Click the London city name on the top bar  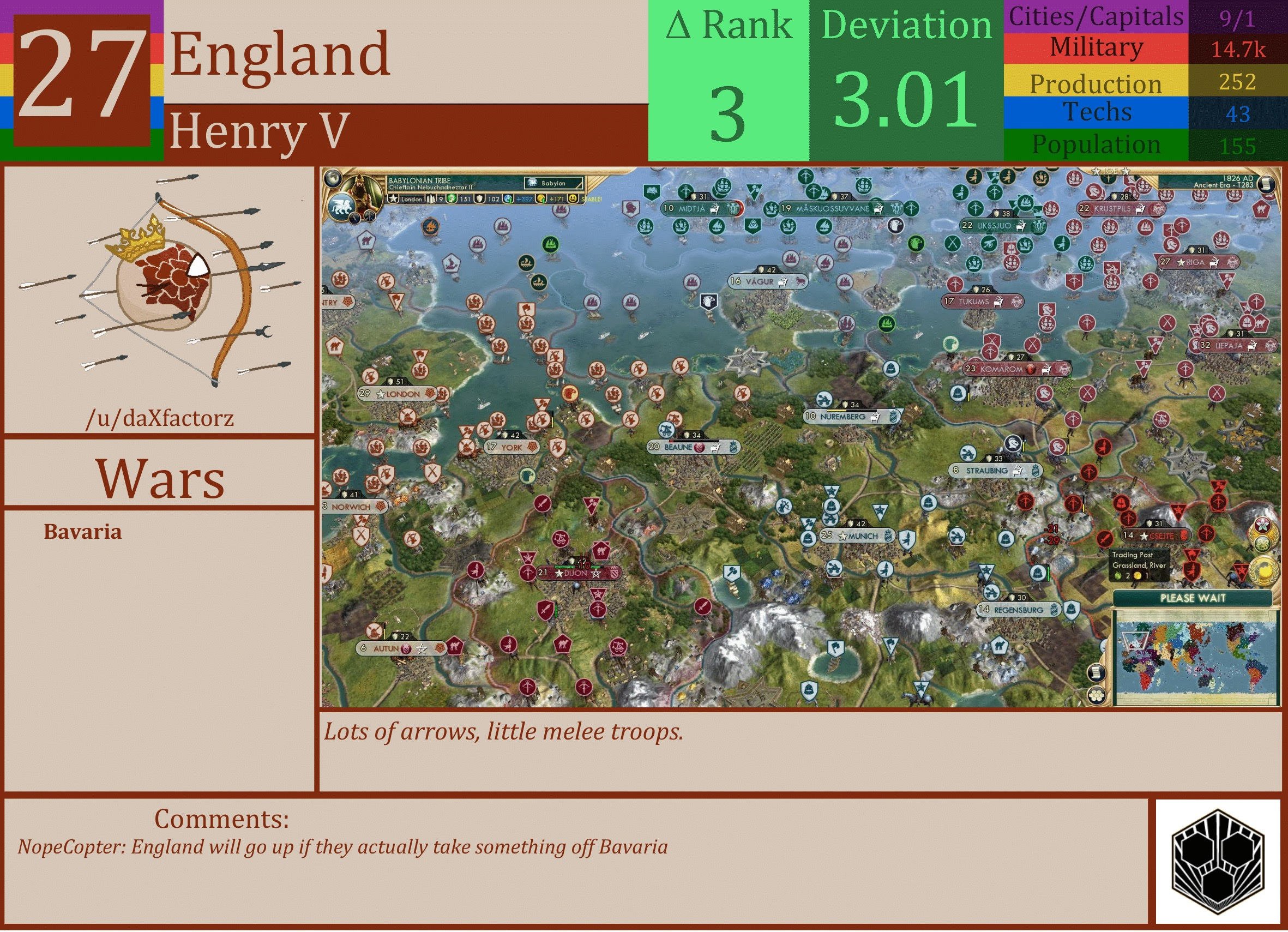coord(411,199)
